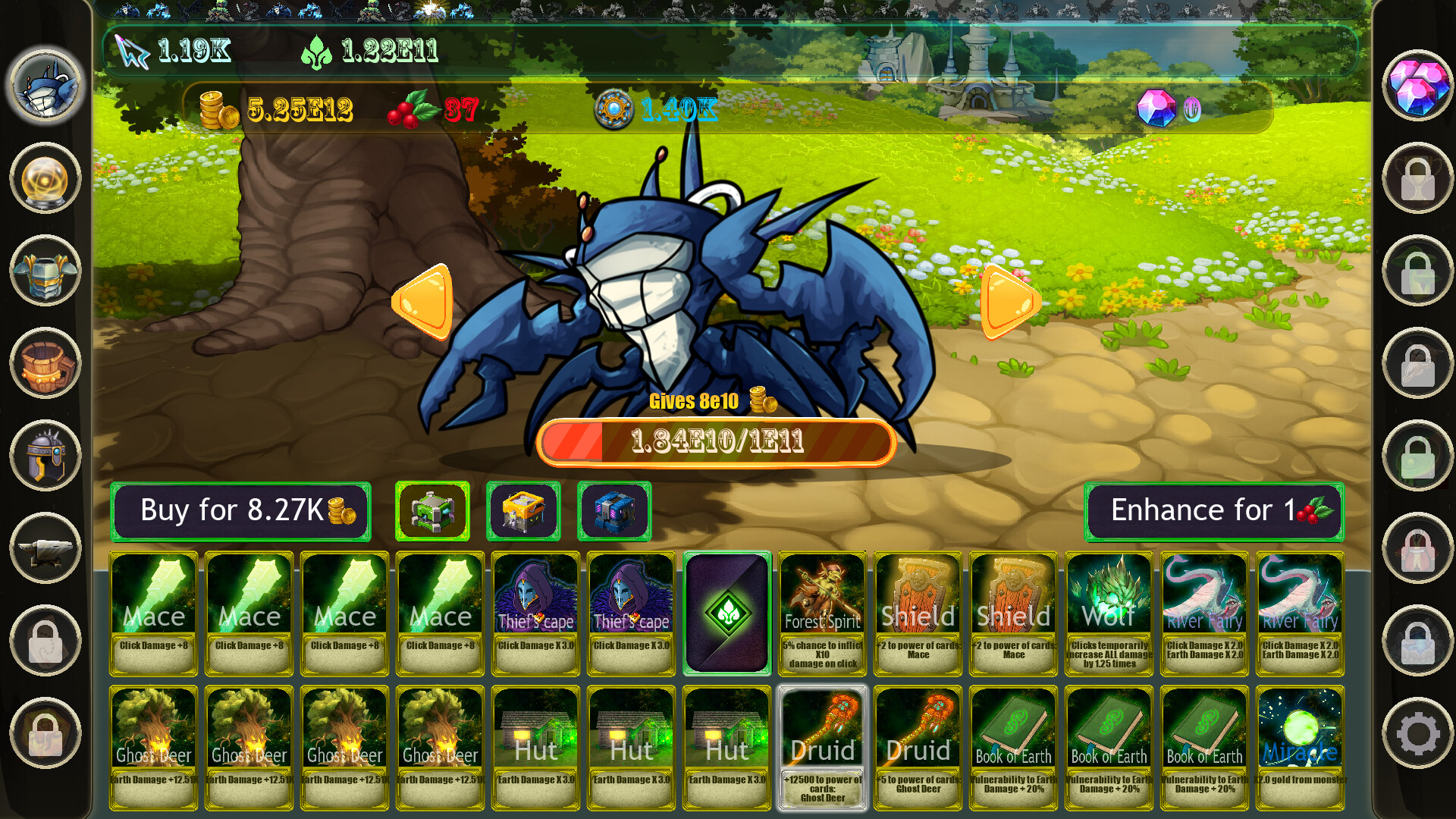This screenshot has width=1456, height=819.
Task: Toggle the Wolf card ability
Action: click(x=1108, y=610)
